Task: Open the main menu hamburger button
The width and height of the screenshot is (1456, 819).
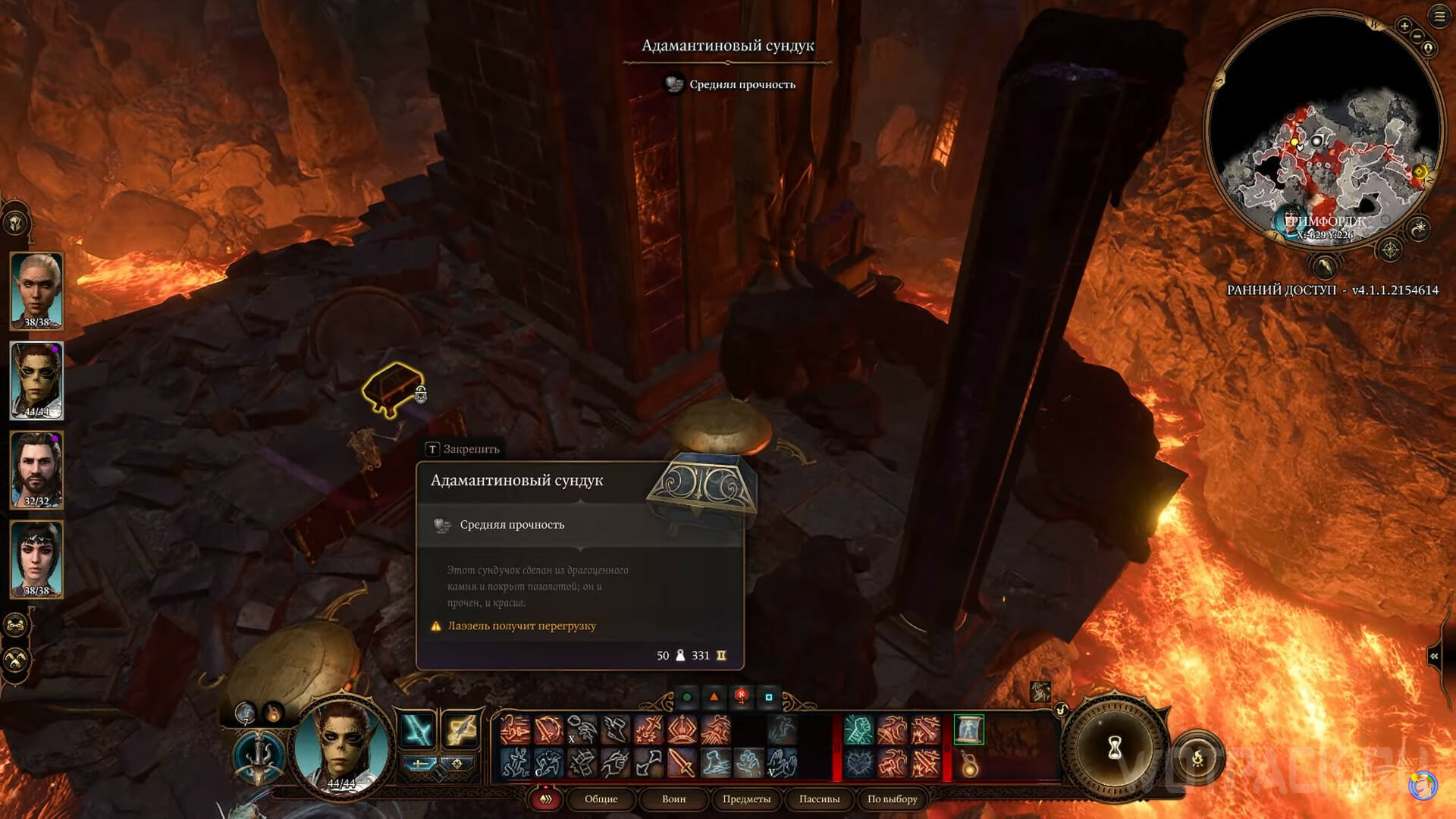Action: click(x=1439, y=17)
